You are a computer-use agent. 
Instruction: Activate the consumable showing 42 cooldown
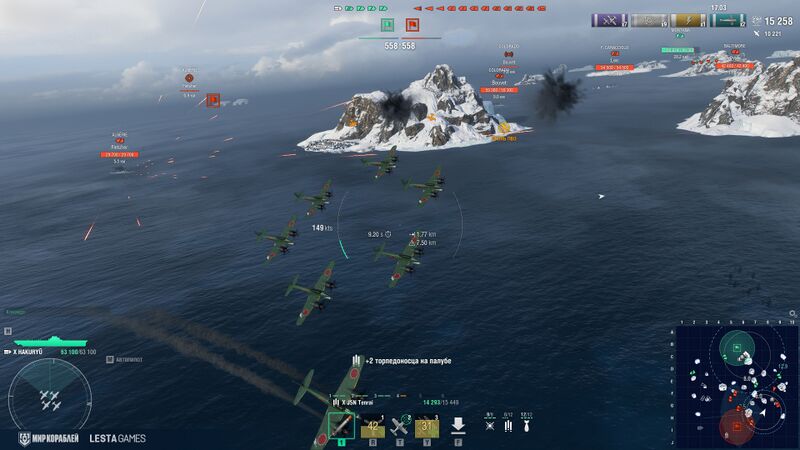pos(373,426)
